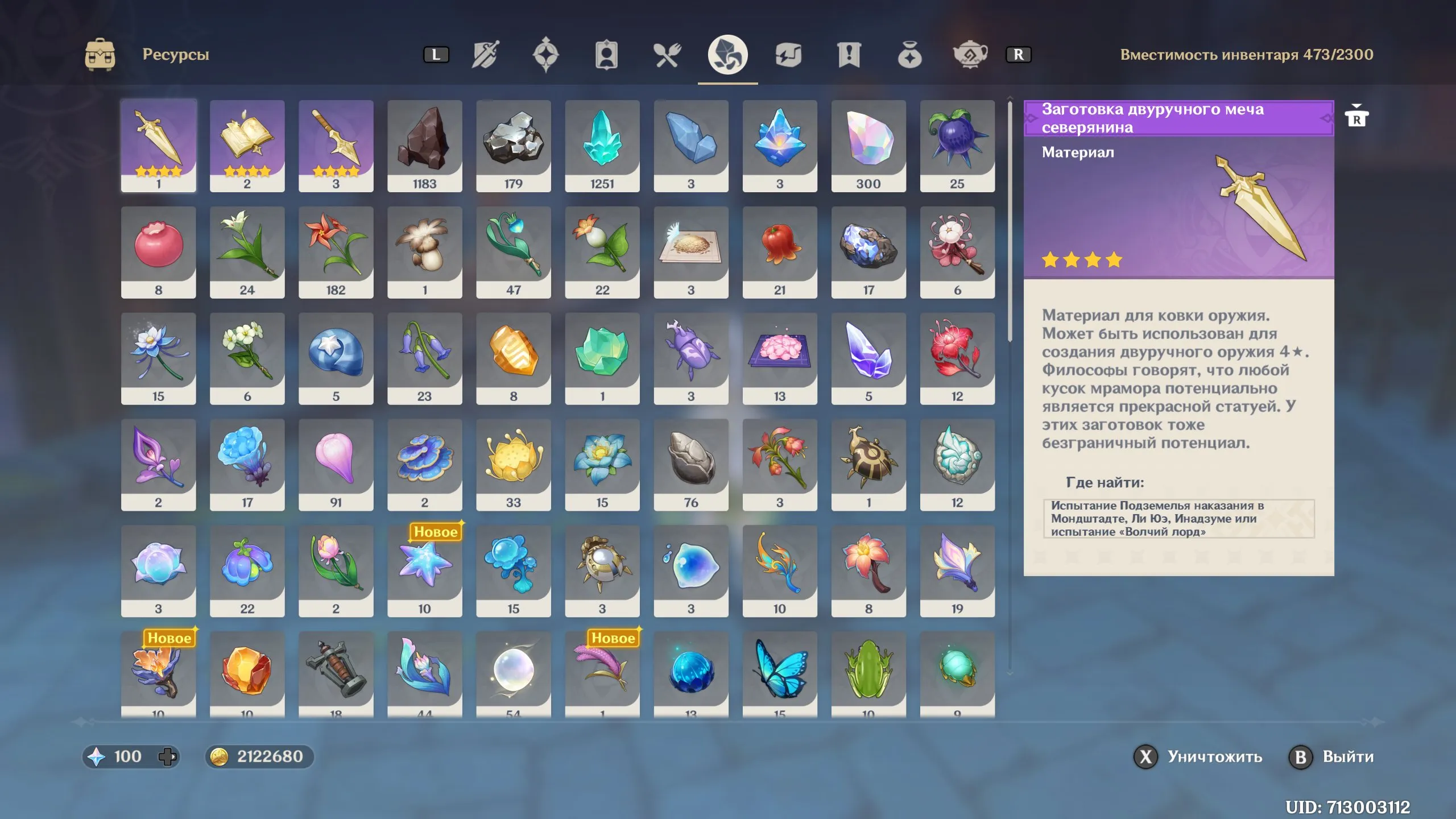The height and width of the screenshot is (819, 1456).
Task: Pick the white iridescent crystal stack of 300
Action: tap(868, 146)
